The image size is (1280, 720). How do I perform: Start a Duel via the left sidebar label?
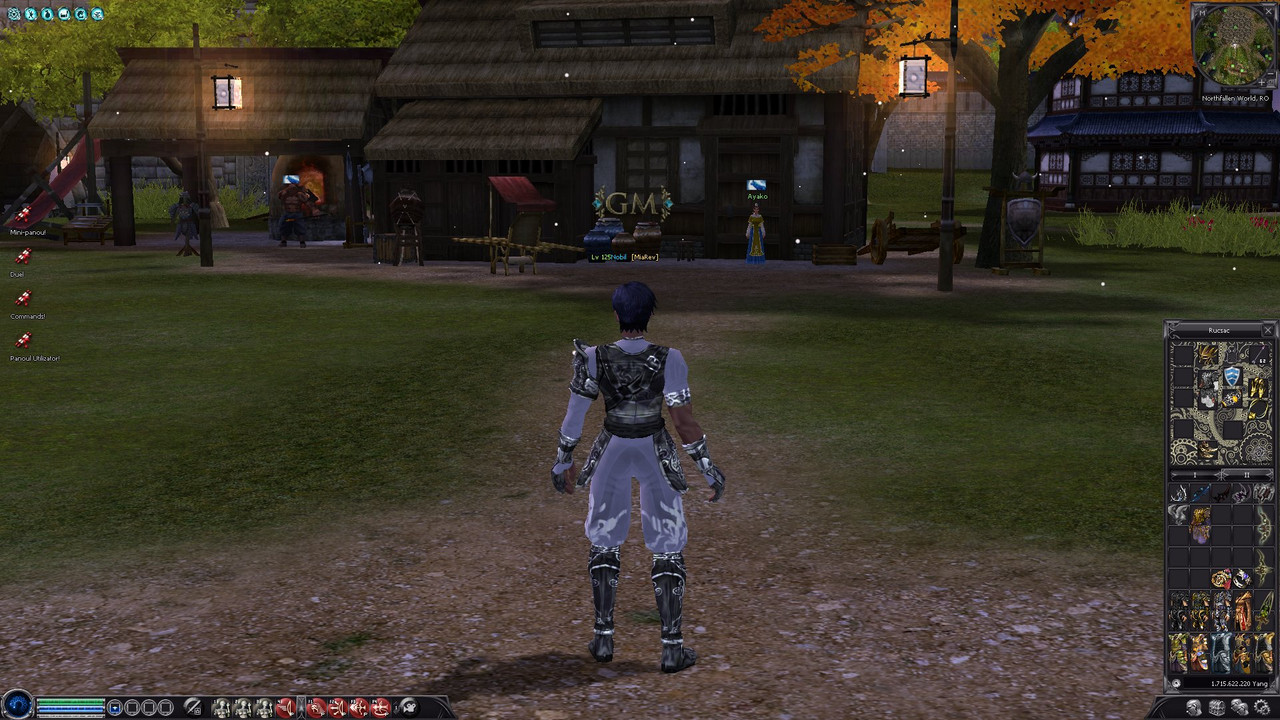[17, 274]
